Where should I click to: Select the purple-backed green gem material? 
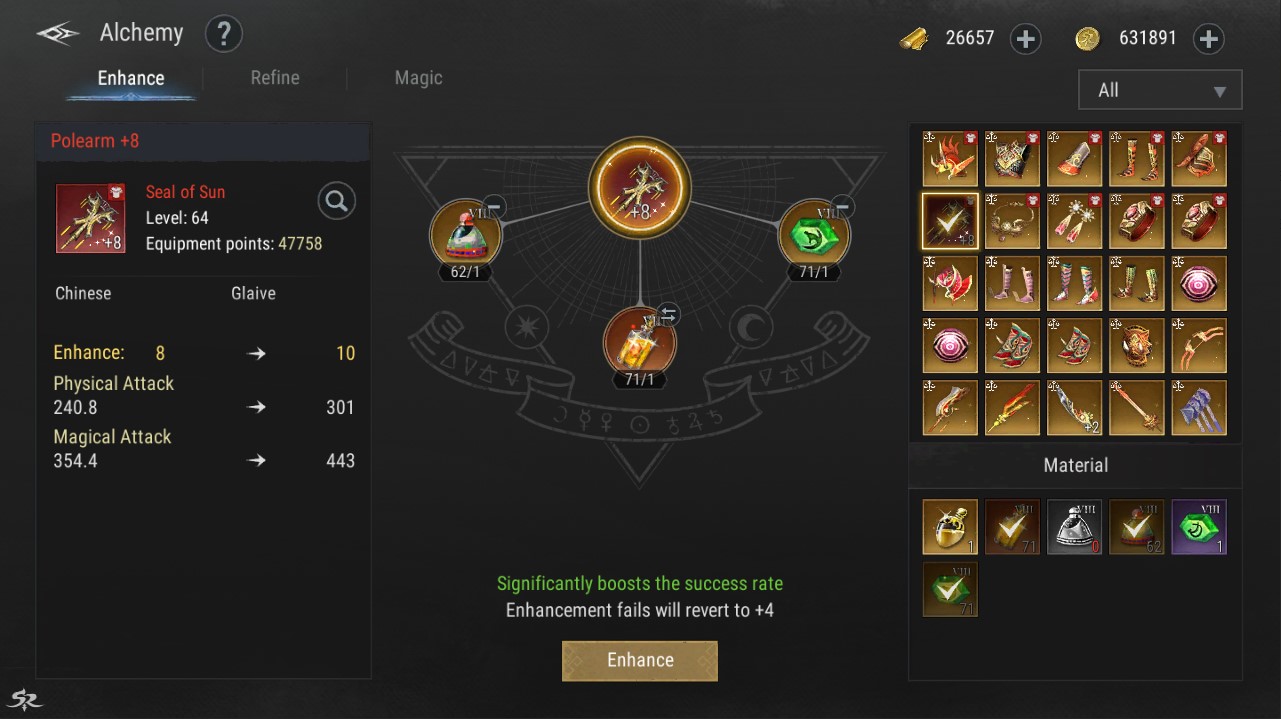pyautogui.click(x=1199, y=527)
